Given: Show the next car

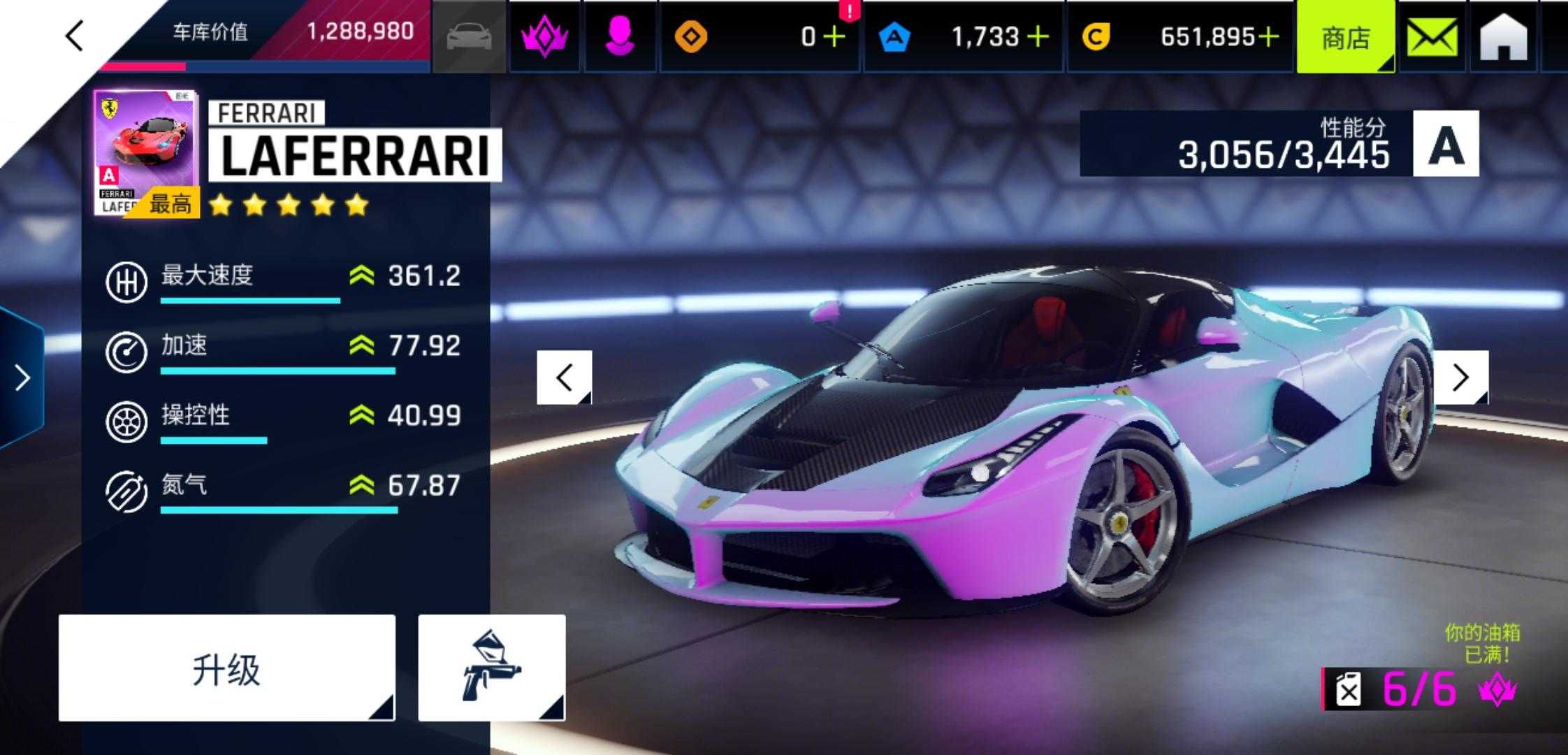Looking at the screenshot, I should (1461, 377).
